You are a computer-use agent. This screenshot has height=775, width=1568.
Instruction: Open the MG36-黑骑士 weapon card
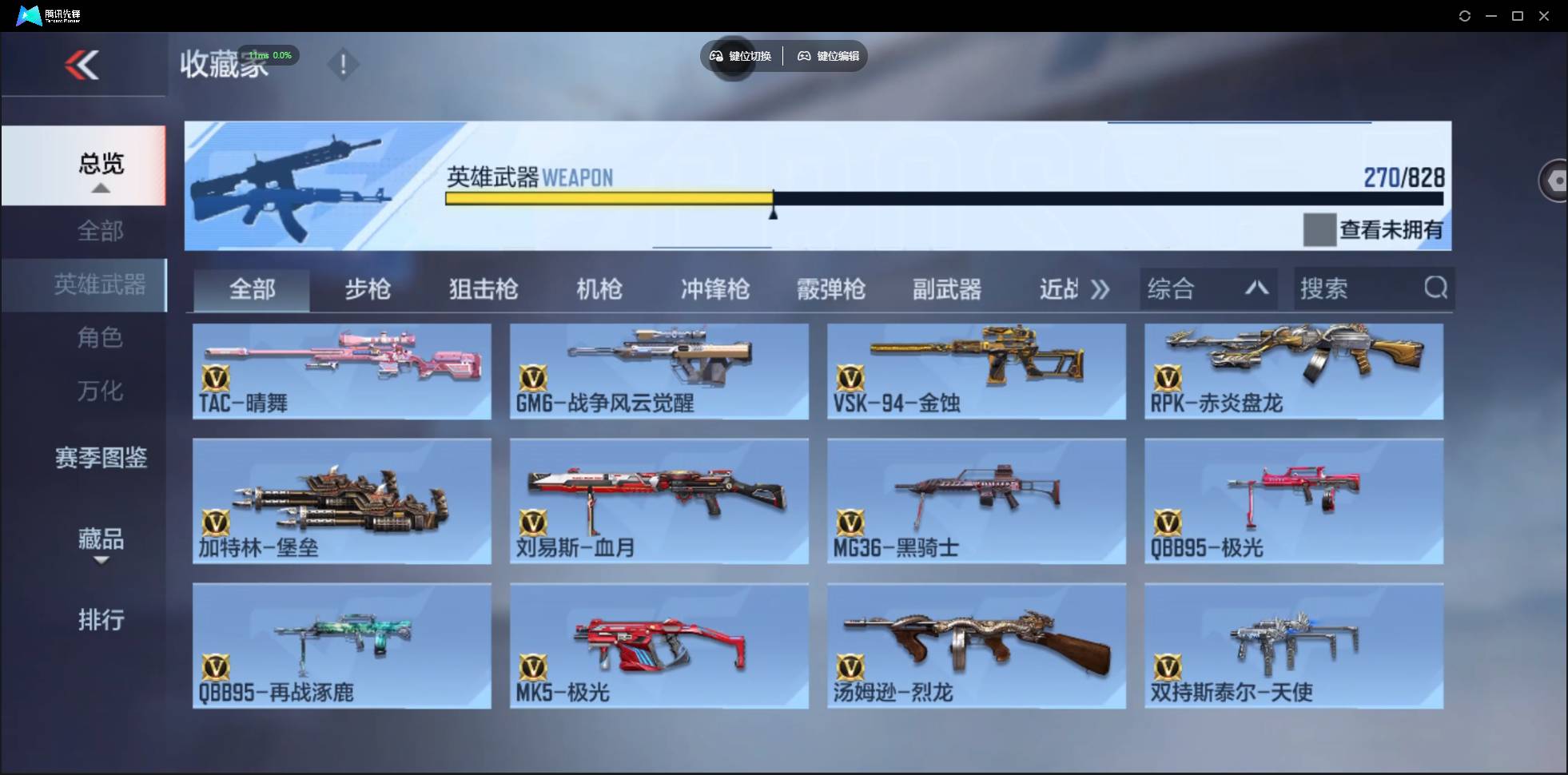click(975, 501)
